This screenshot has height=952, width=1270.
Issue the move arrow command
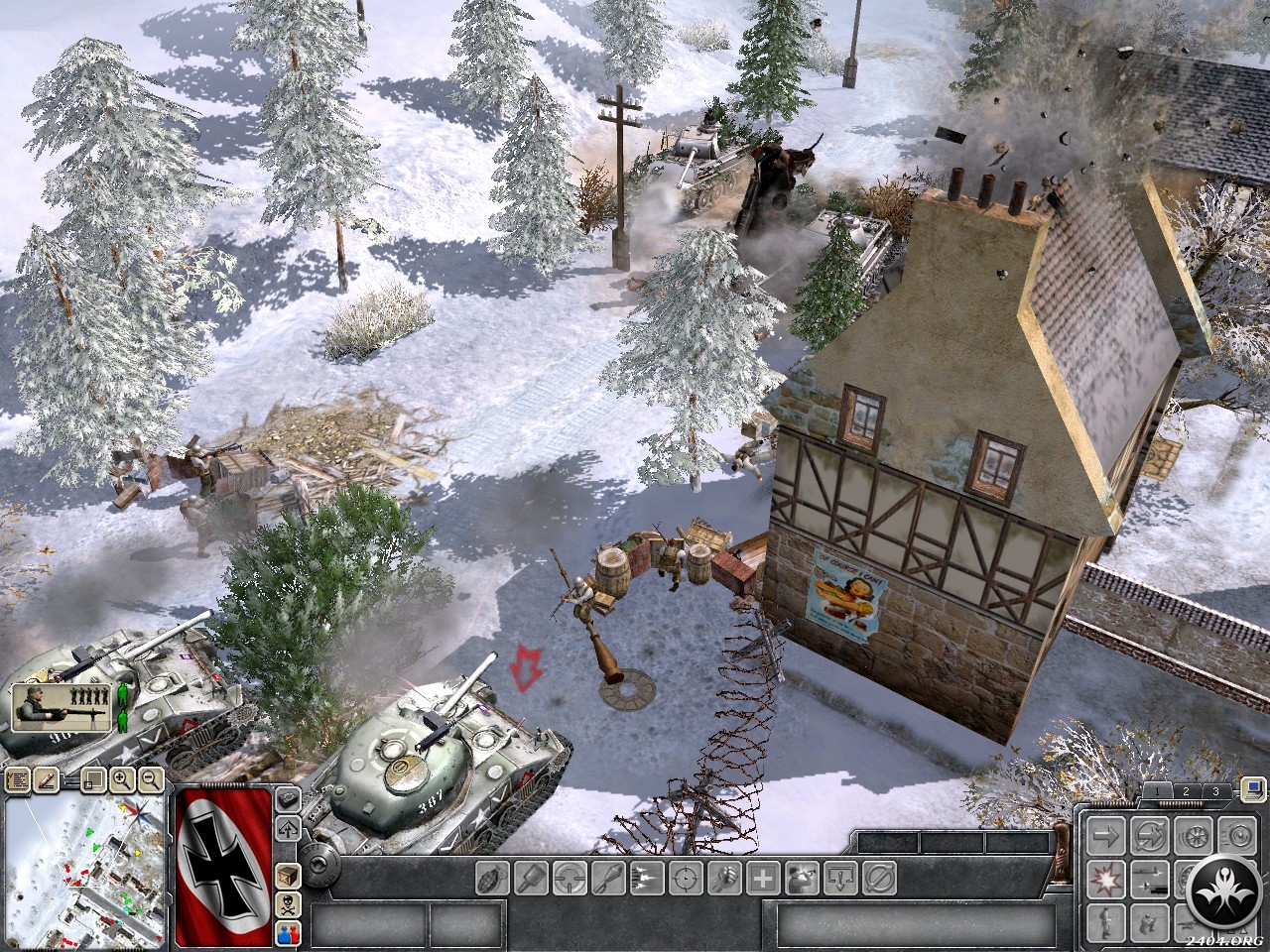[1104, 835]
